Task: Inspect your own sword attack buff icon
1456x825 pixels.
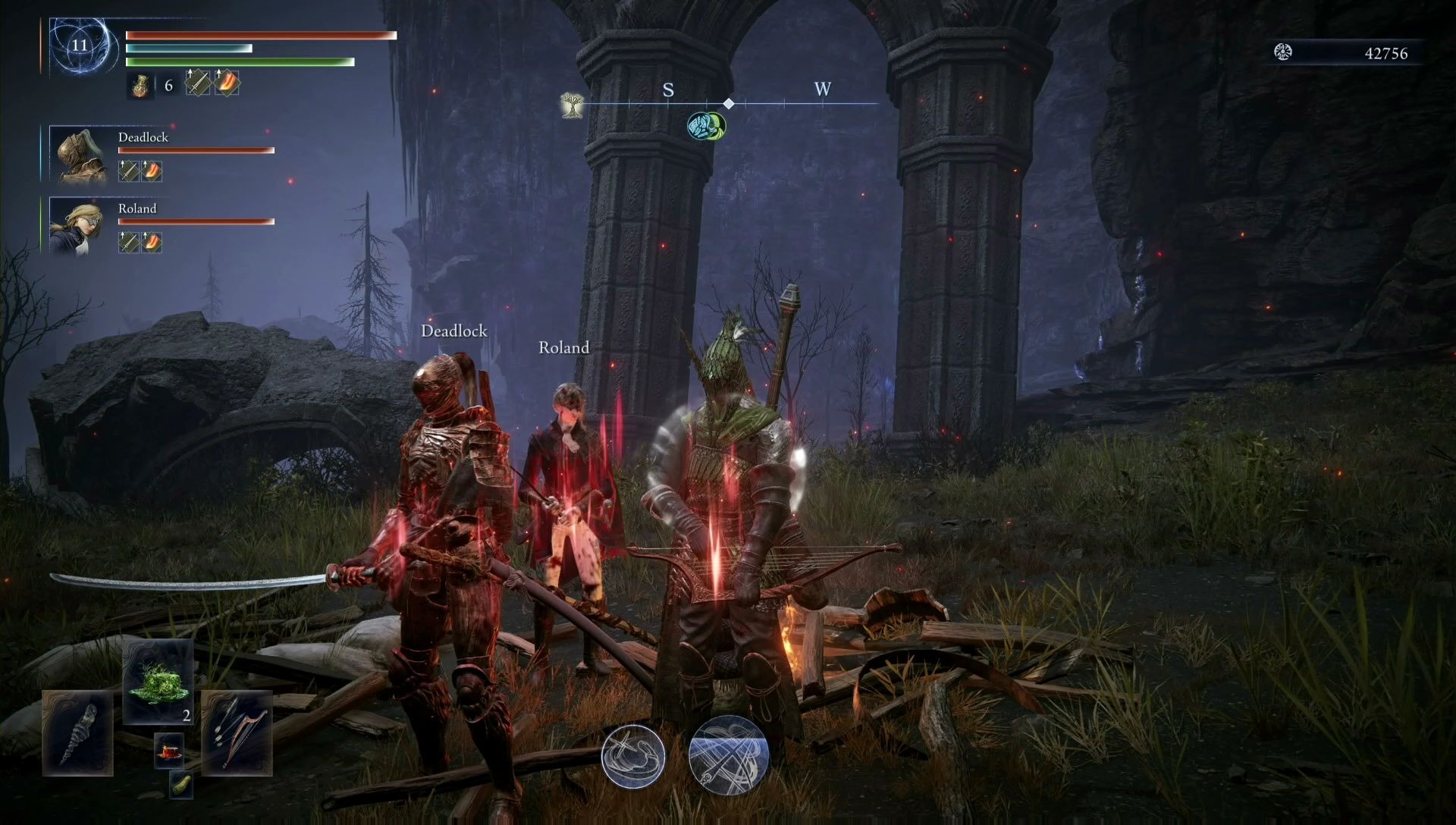Action: pos(198,83)
